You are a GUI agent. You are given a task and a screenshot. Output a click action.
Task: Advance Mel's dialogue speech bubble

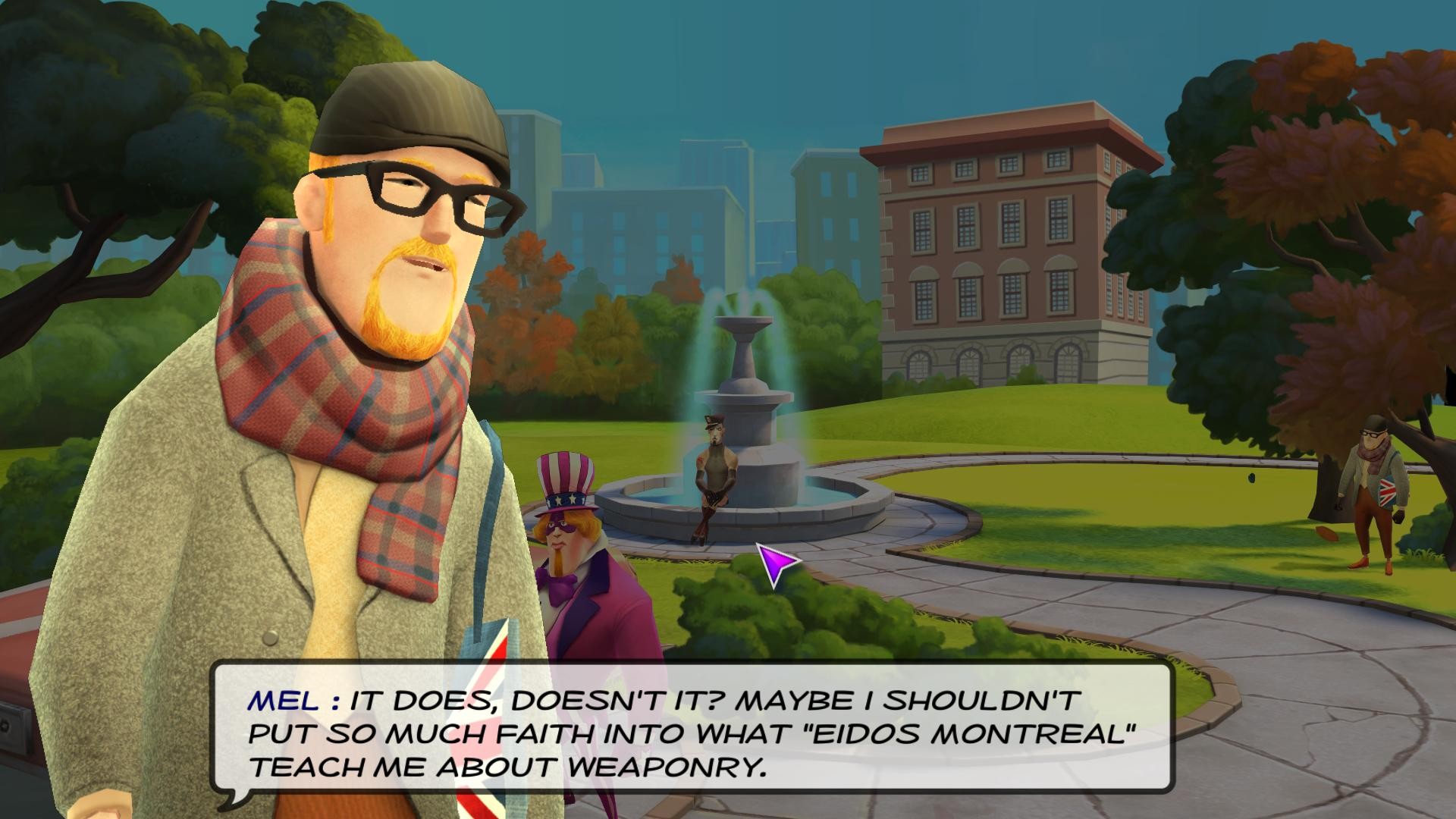pyautogui.click(x=692, y=733)
